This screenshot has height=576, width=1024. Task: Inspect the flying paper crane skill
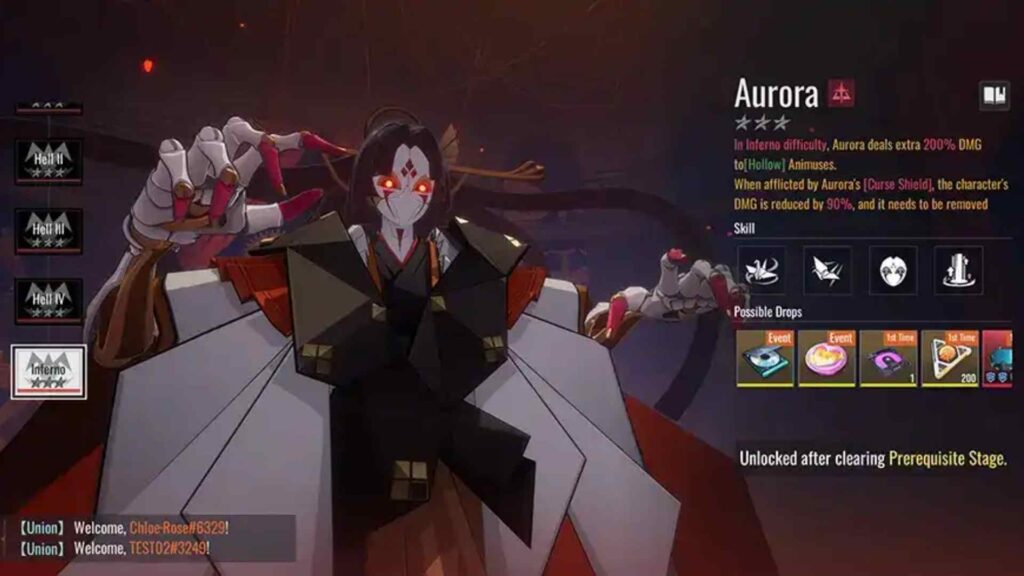828,269
